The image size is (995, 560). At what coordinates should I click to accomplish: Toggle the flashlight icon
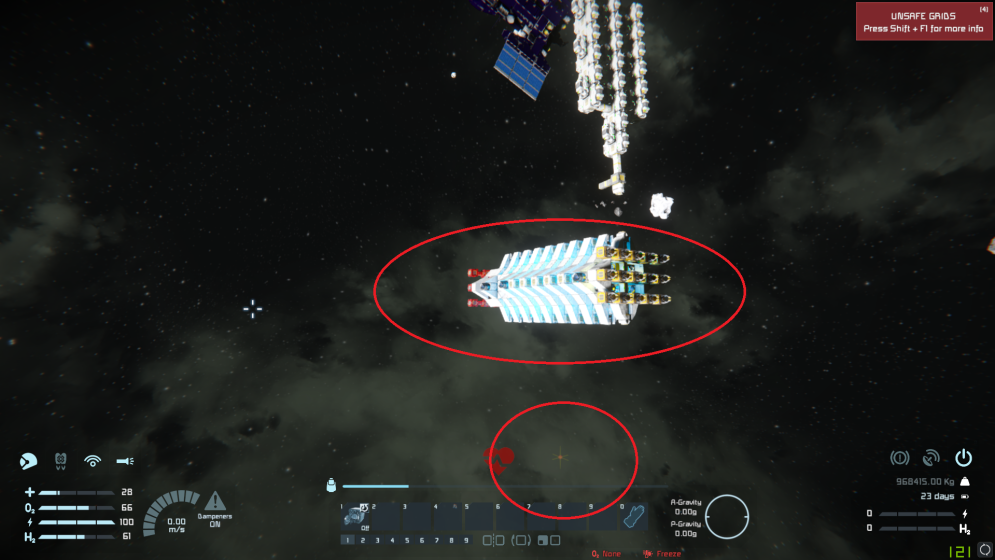click(x=125, y=461)
